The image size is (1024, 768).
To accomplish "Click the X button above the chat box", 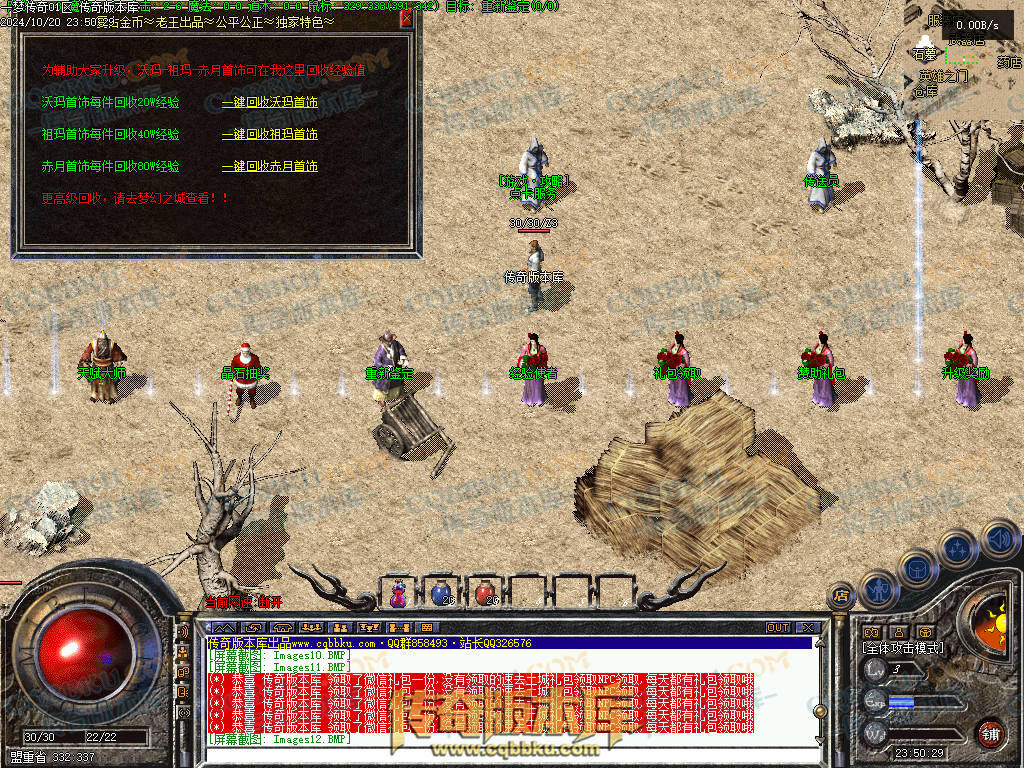I will (x=806, y=627).
